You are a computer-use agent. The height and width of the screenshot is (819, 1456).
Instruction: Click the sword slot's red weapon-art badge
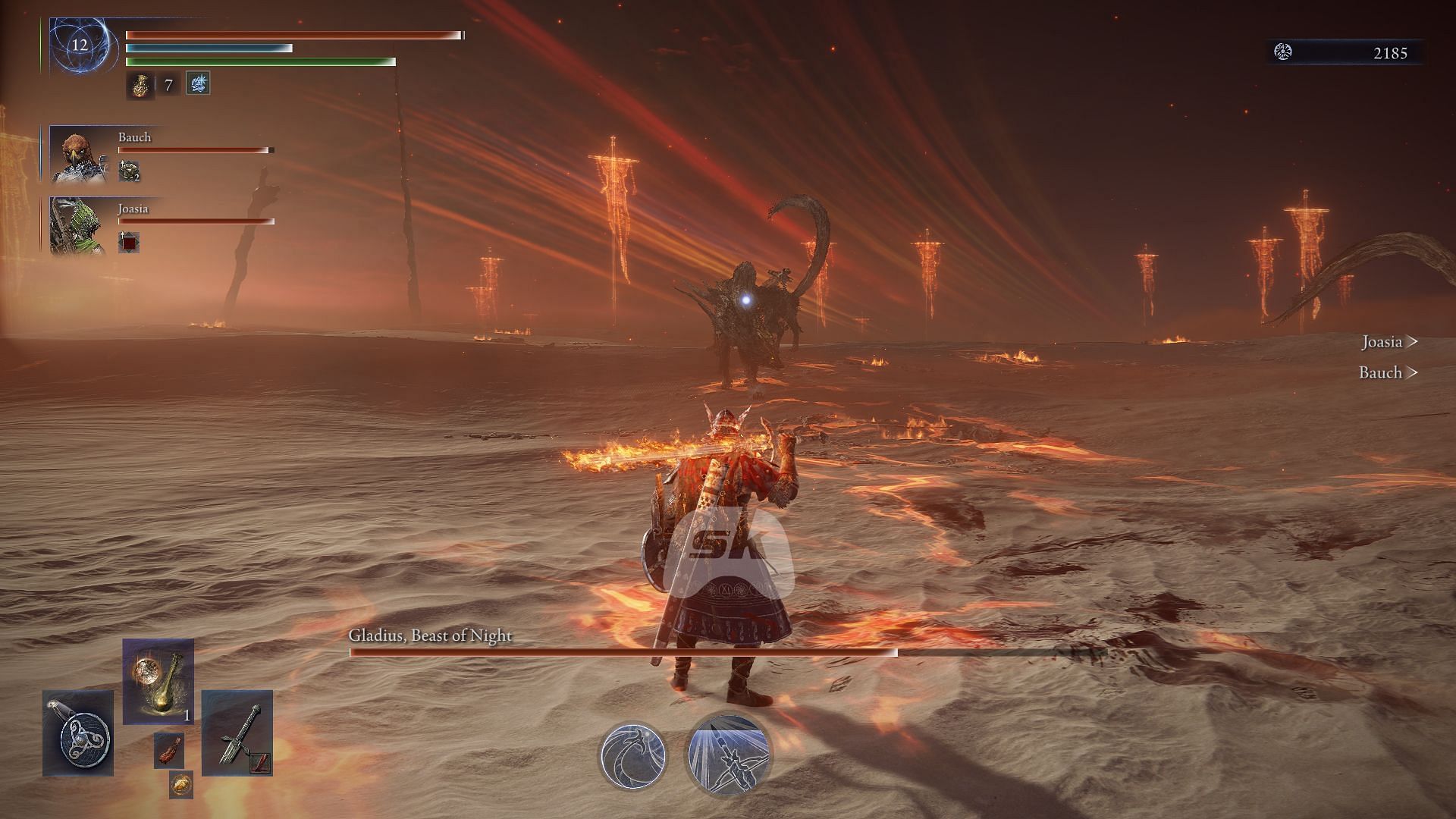(x=260, y=763)
